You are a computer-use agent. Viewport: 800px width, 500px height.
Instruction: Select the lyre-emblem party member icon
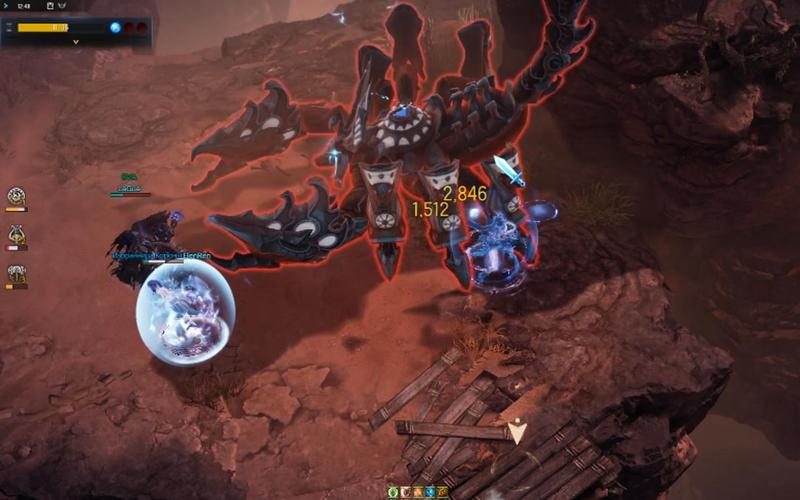[16, 235]
